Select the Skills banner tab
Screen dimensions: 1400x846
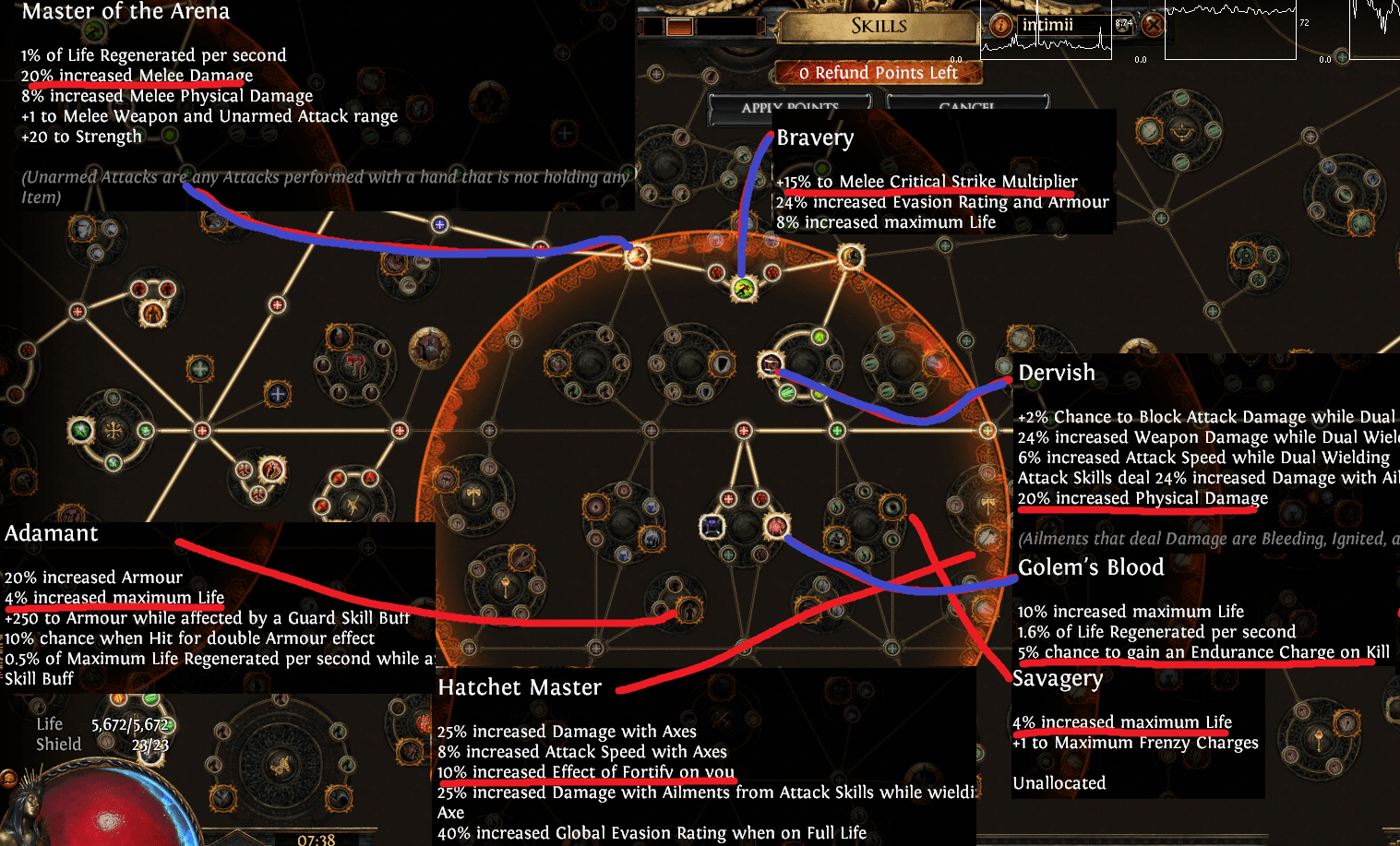pos(879,26)
